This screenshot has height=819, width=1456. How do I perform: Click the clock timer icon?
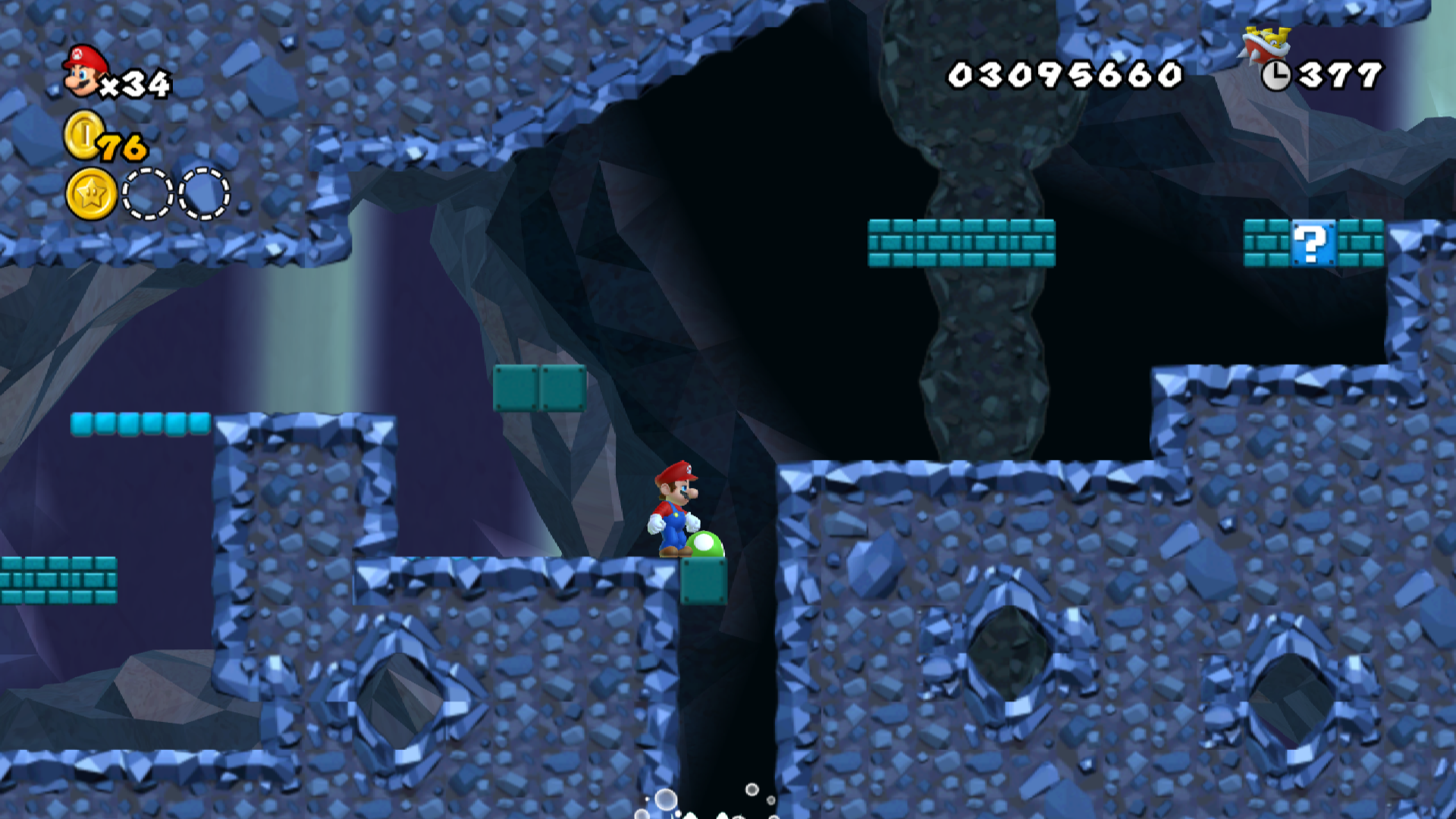pos(1277,75)
